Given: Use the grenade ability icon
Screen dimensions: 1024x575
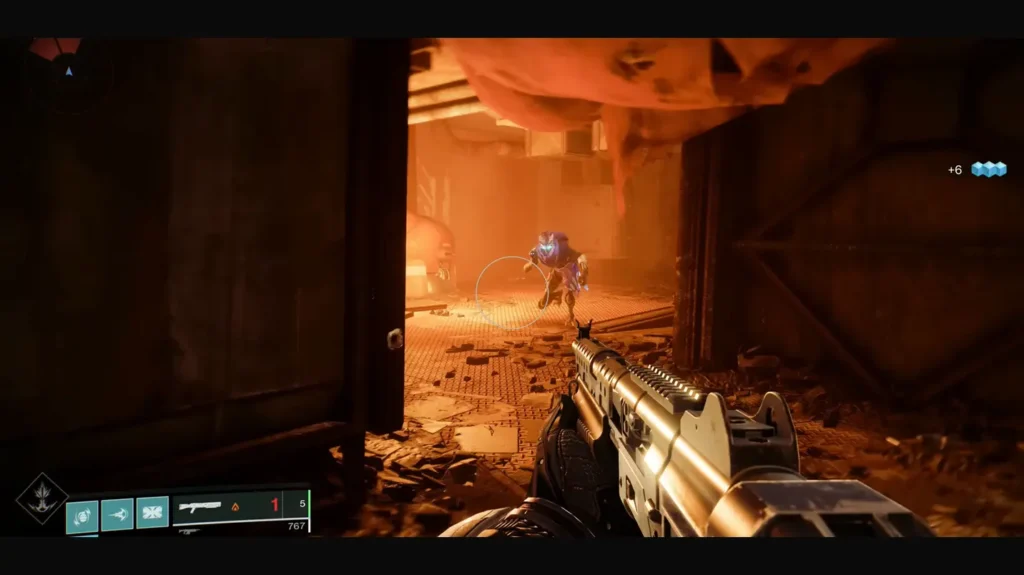Looking at the screenshot, I should [x=82, y=516].
